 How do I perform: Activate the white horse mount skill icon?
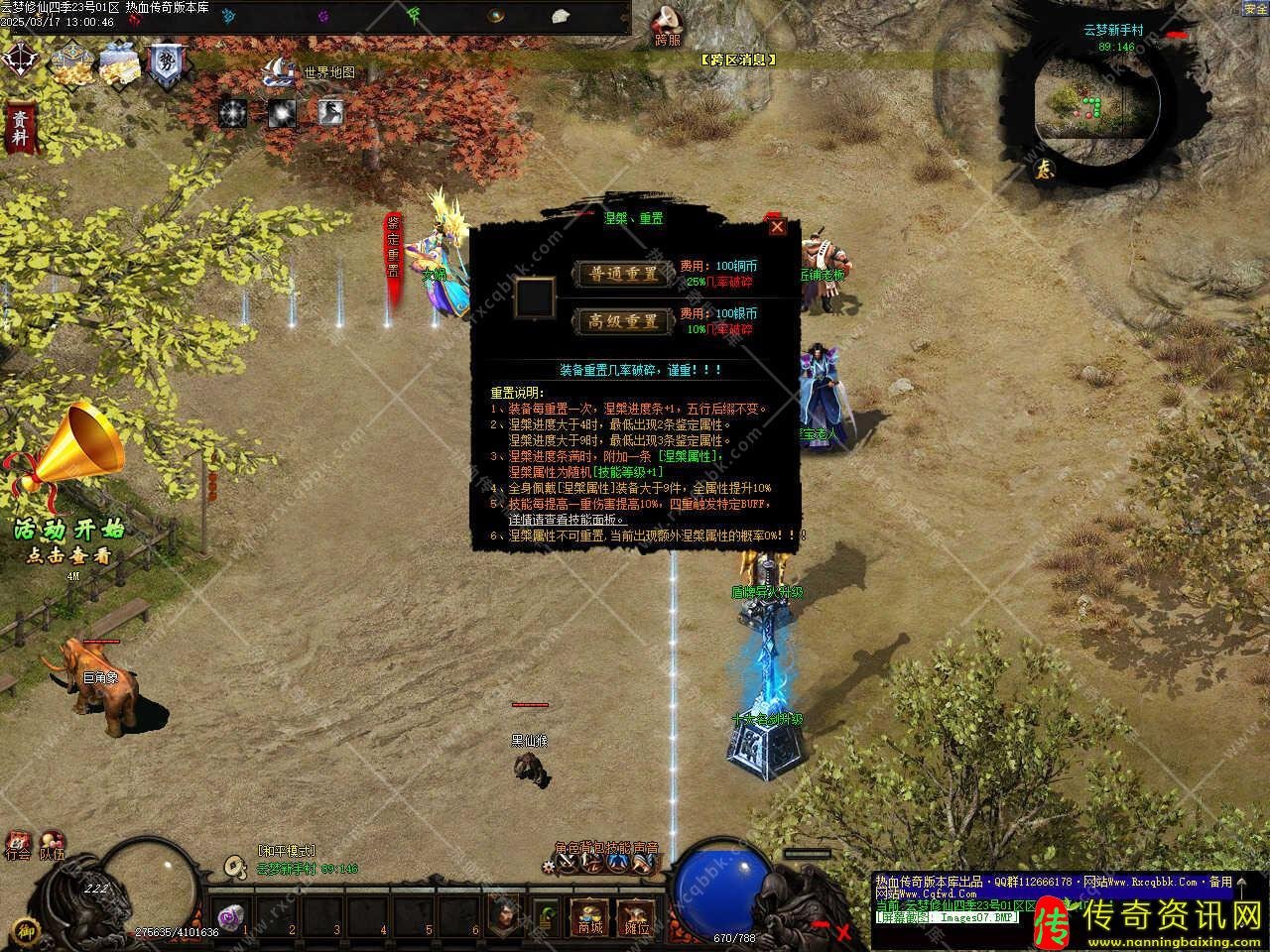[x=331, y=112]
